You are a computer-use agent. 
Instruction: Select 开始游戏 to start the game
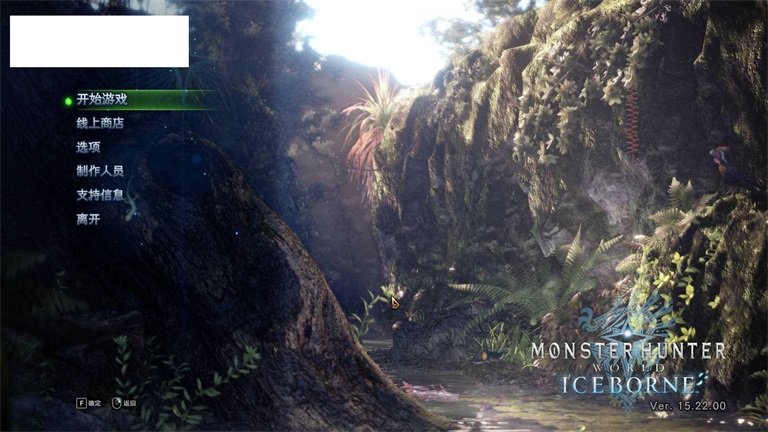click(x=102, y=99)
